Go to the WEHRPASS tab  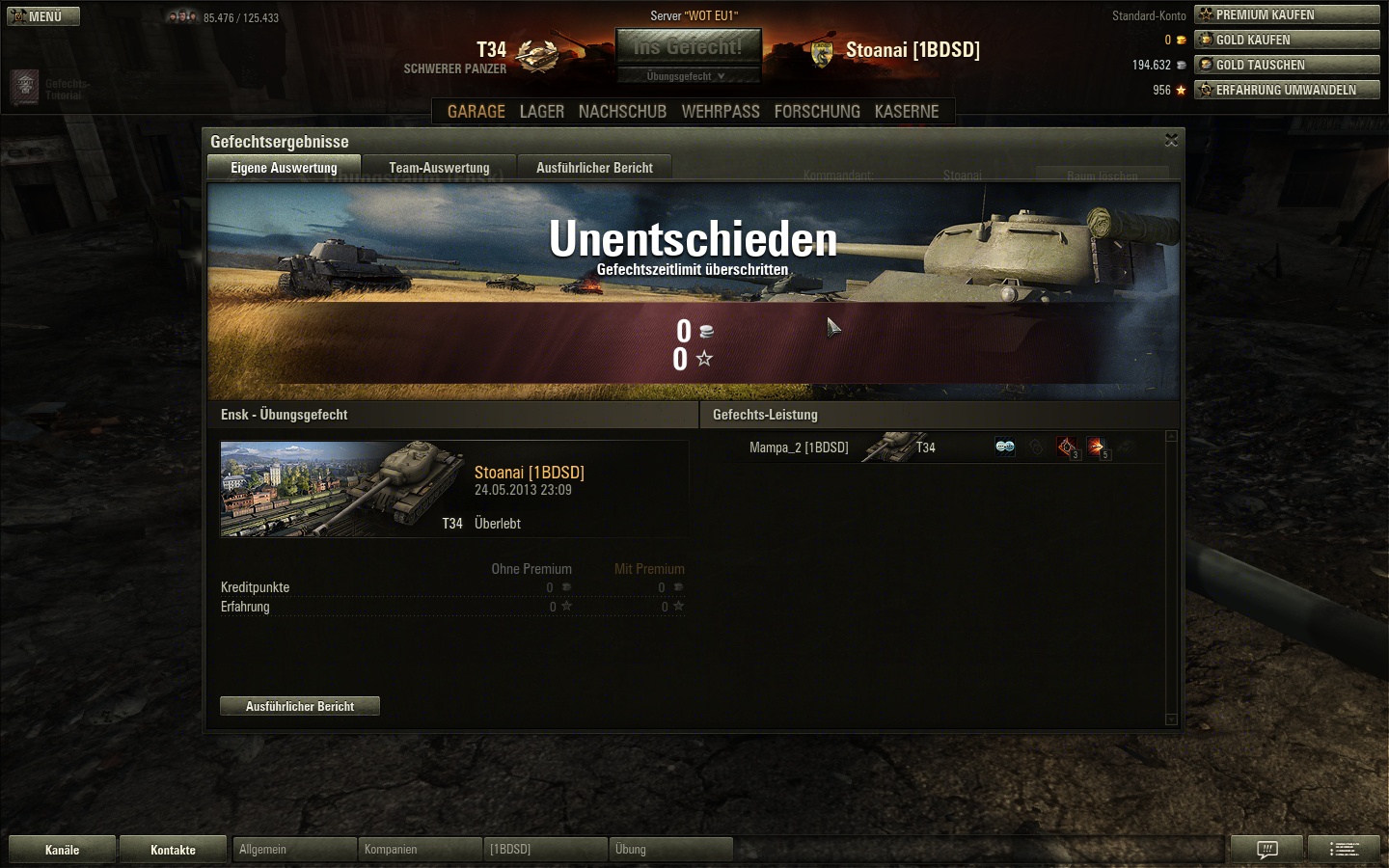(721, 112)
